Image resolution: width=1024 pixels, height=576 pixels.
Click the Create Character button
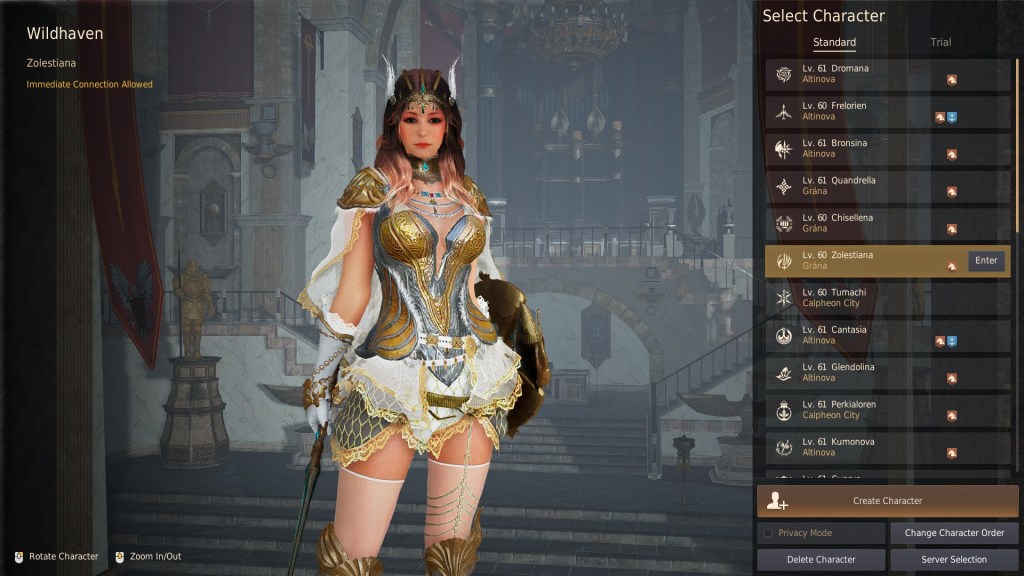click(x=887, y=501)
